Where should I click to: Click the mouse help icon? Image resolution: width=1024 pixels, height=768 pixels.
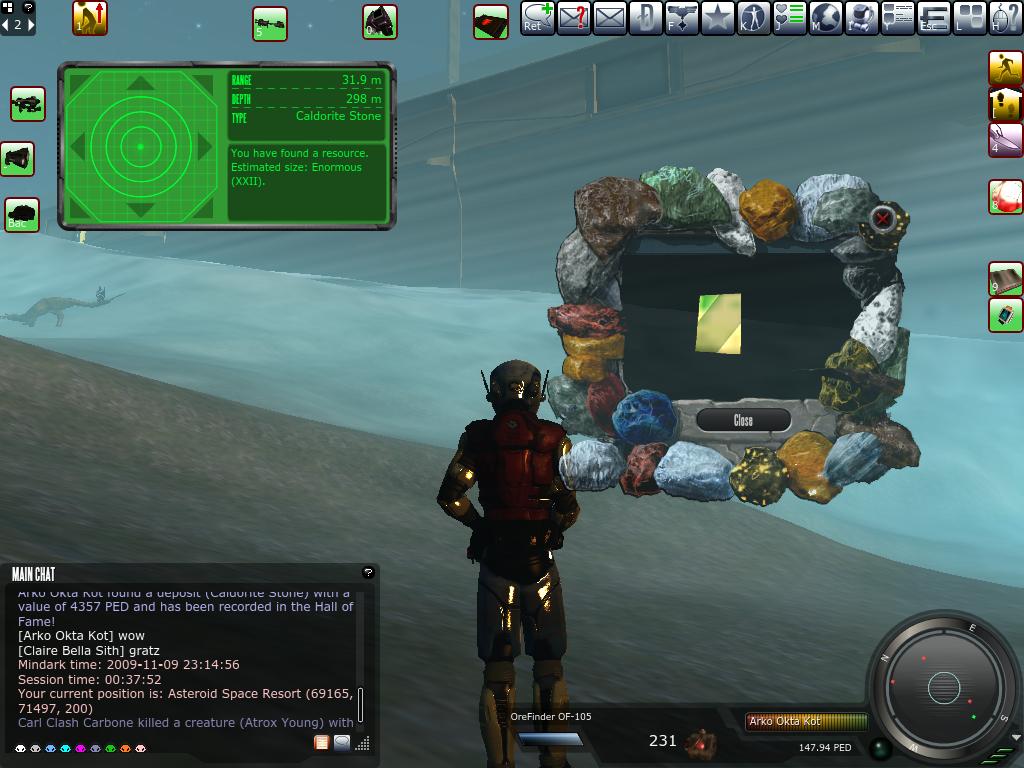point(1005,18)
